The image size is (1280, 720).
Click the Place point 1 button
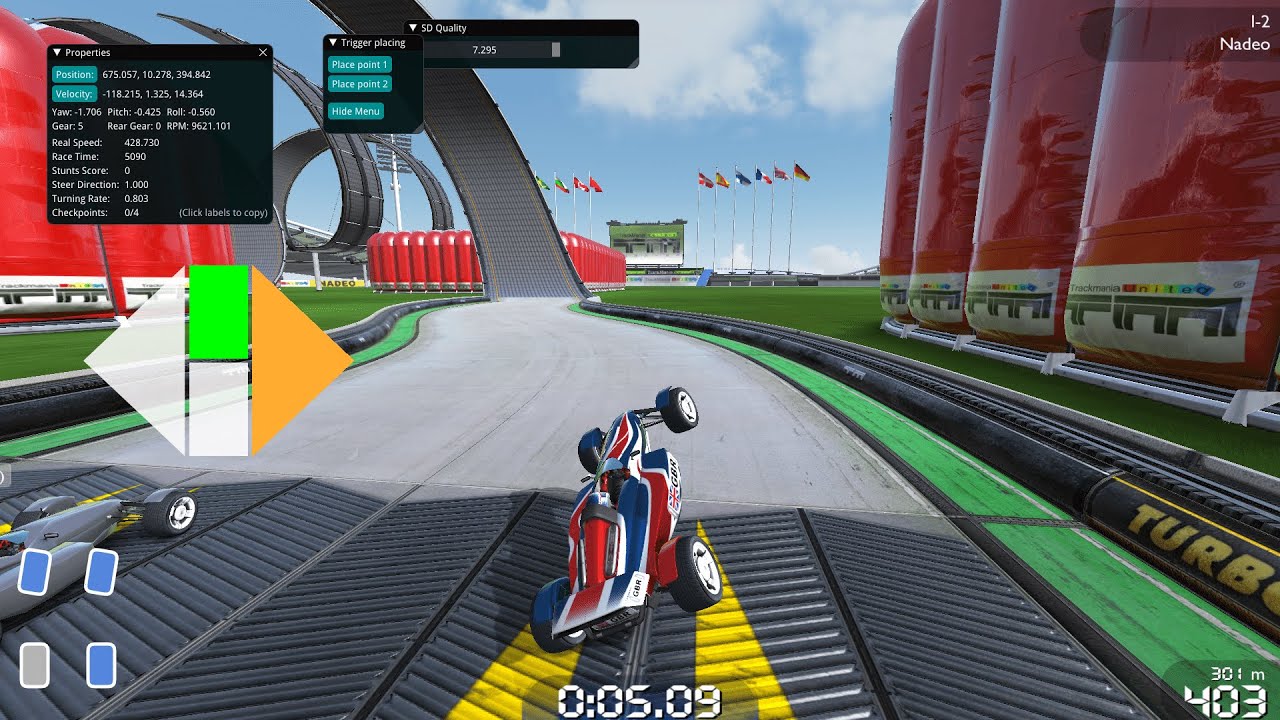359,65
